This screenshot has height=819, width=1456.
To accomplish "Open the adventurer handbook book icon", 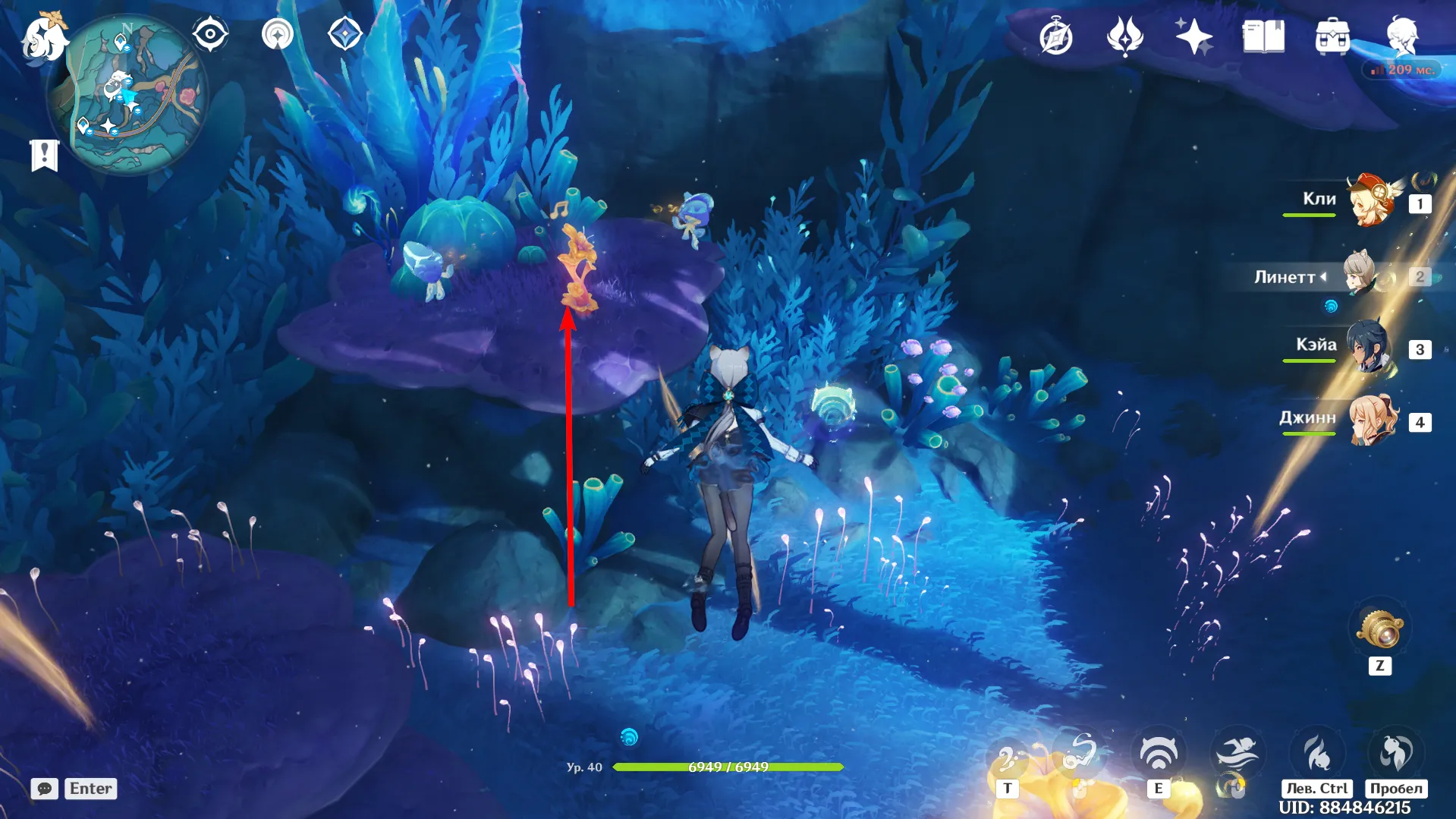I will click(1263, 36).
